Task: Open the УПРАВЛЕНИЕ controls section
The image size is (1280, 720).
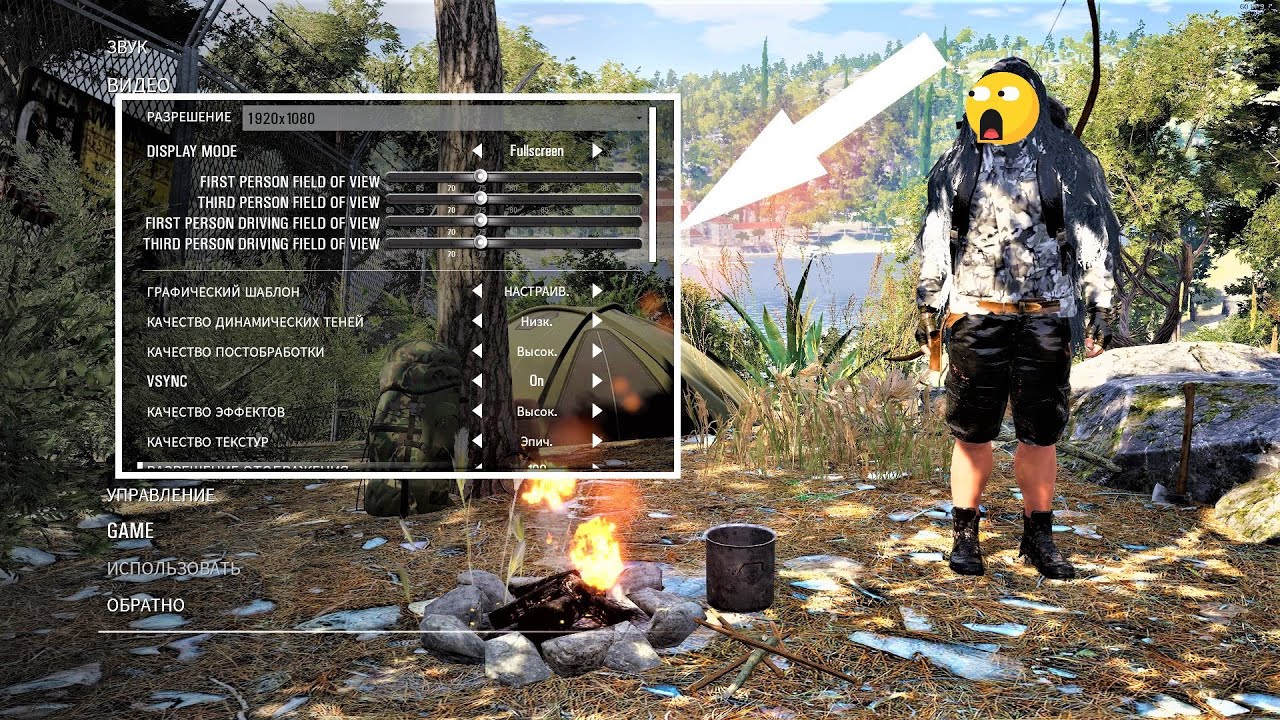Action: click(160, 494)
